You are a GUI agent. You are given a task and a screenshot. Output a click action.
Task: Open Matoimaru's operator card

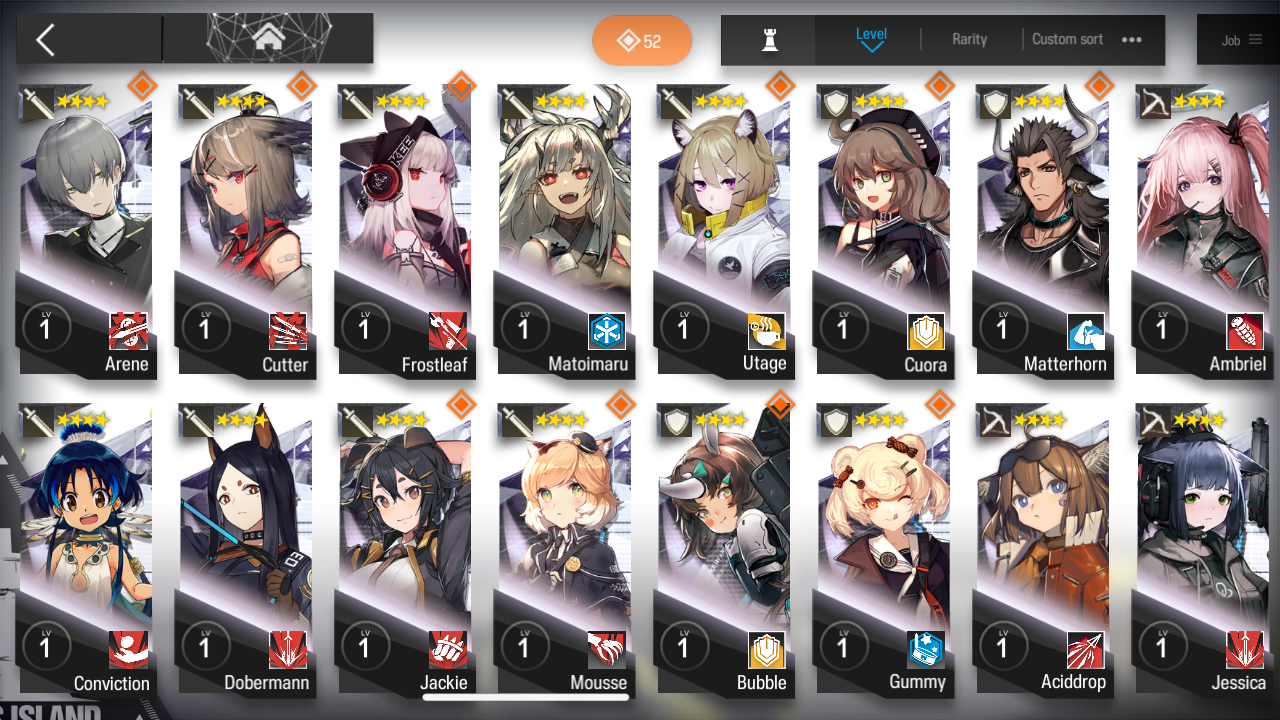click(565, 230)
